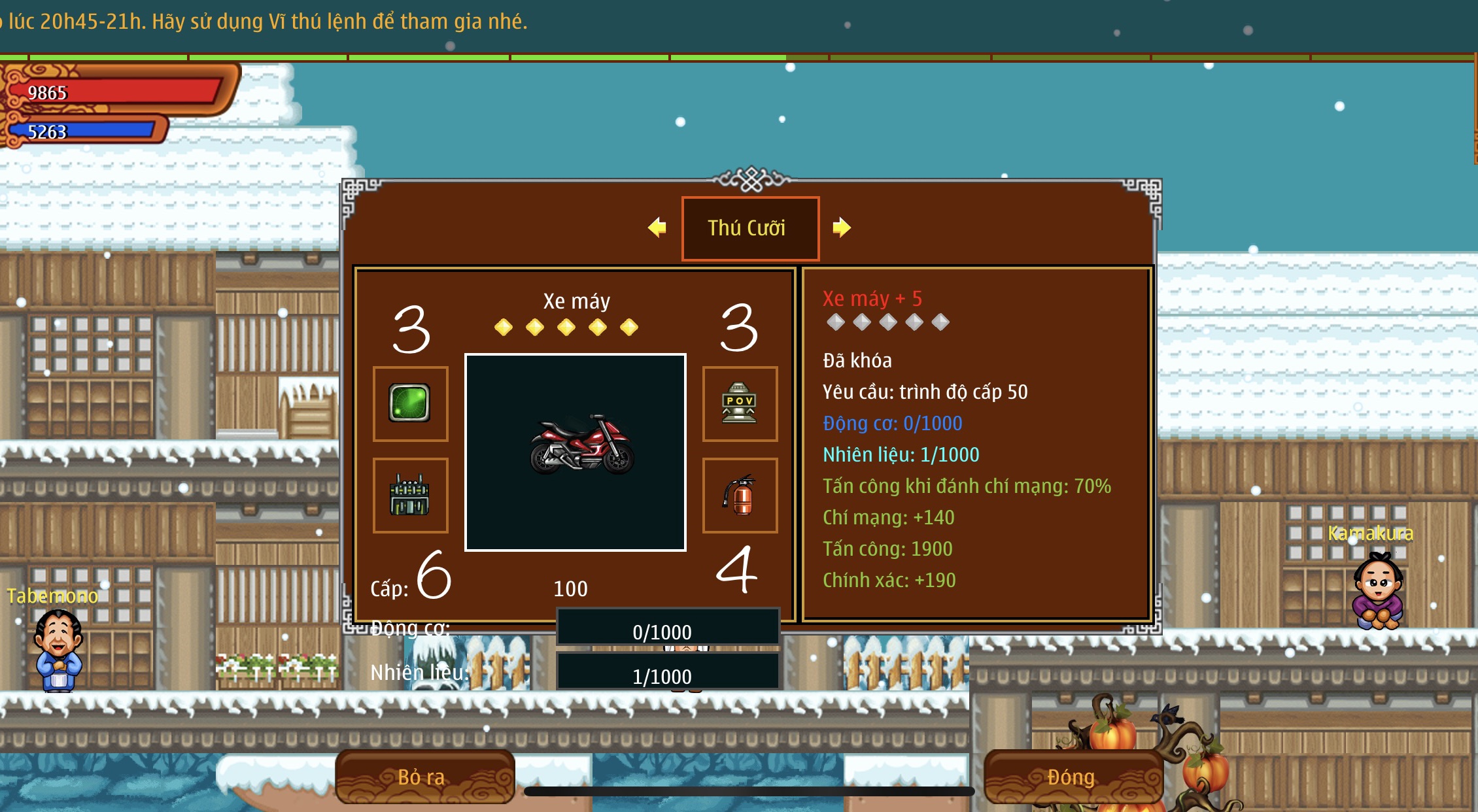Select the green radar equipment slot
Viewport: 1478px width, 812px height.
click(x=410, y=403)
